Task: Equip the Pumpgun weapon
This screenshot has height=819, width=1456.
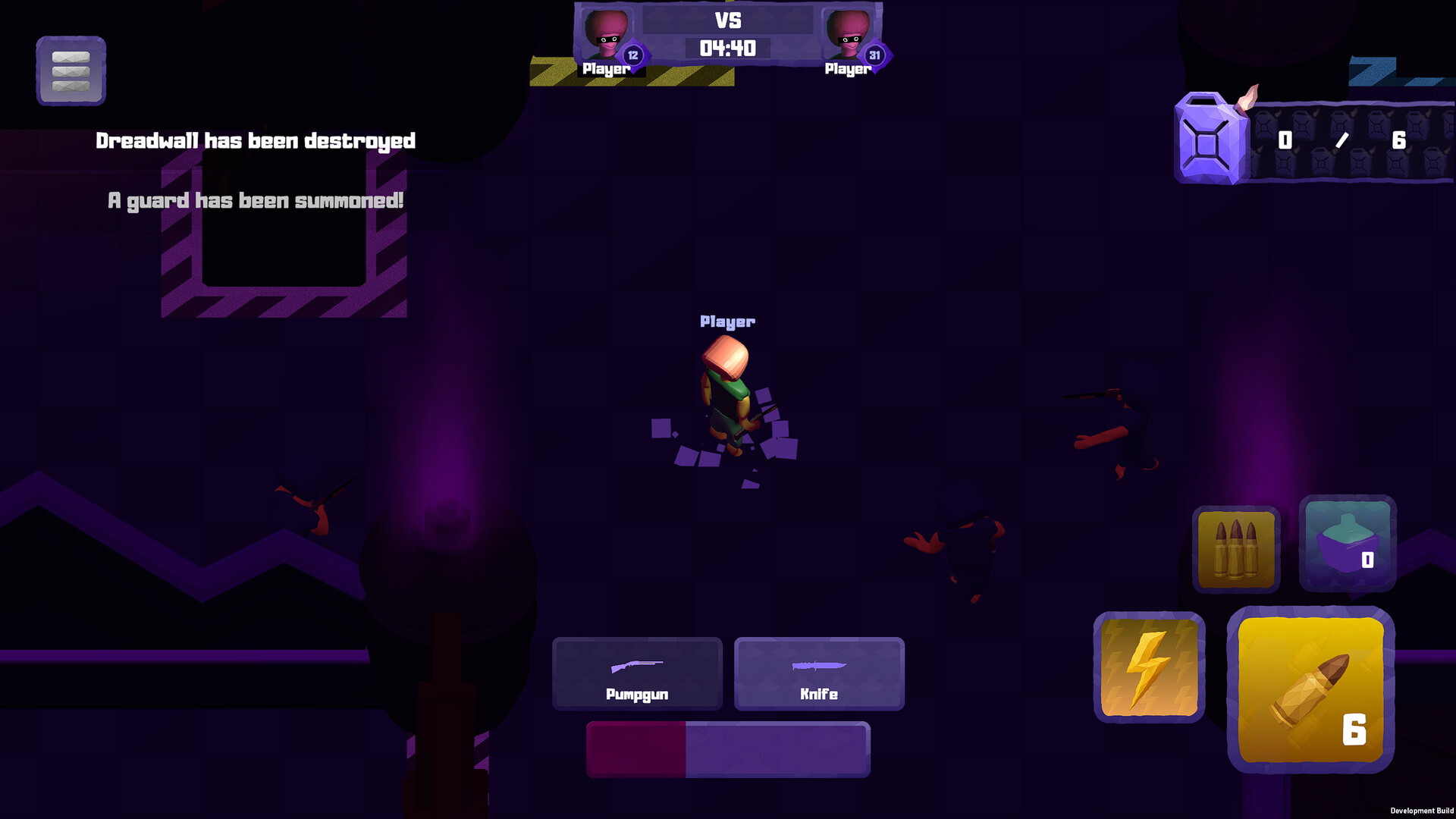Action: 637,673
